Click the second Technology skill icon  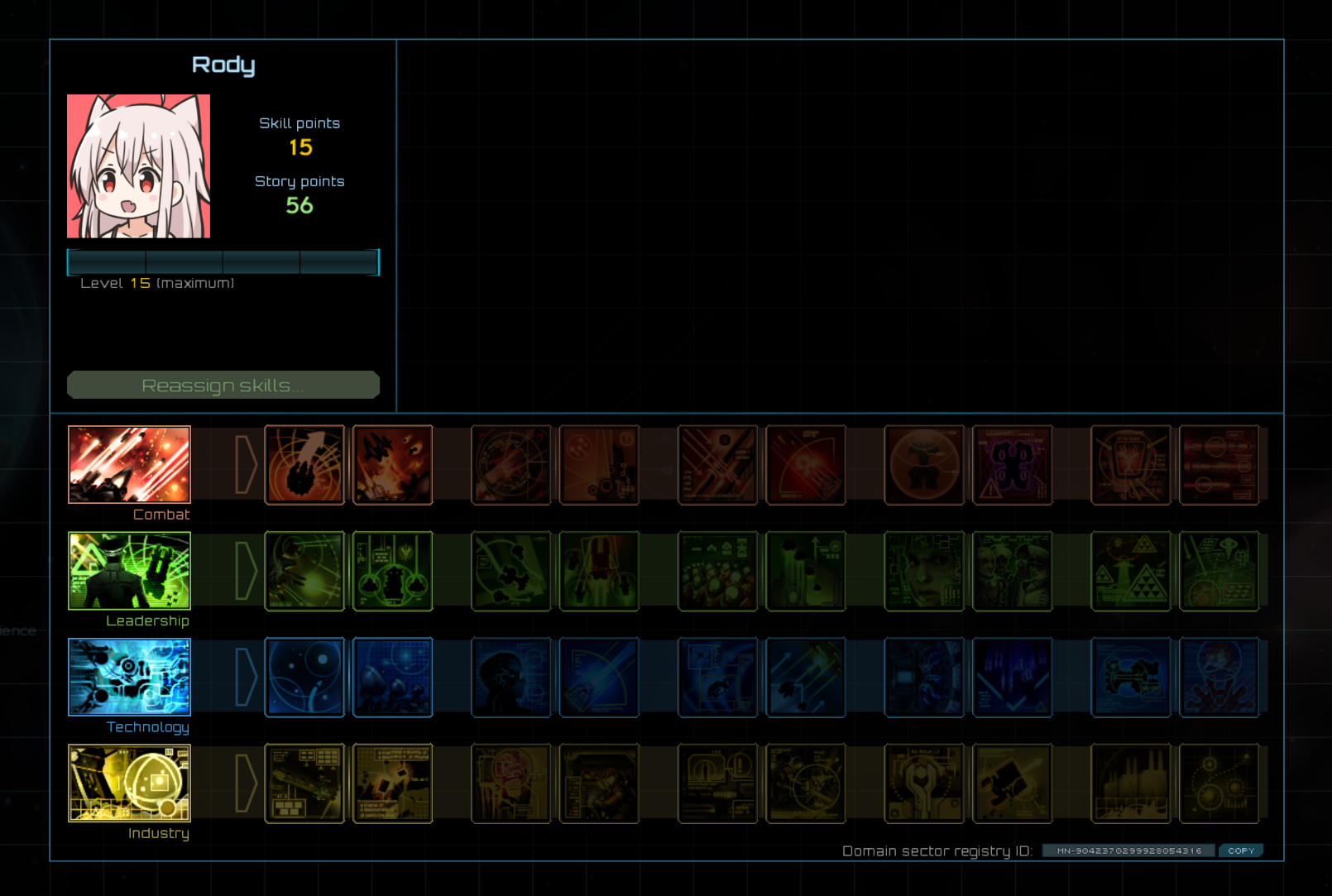[392, 677]
